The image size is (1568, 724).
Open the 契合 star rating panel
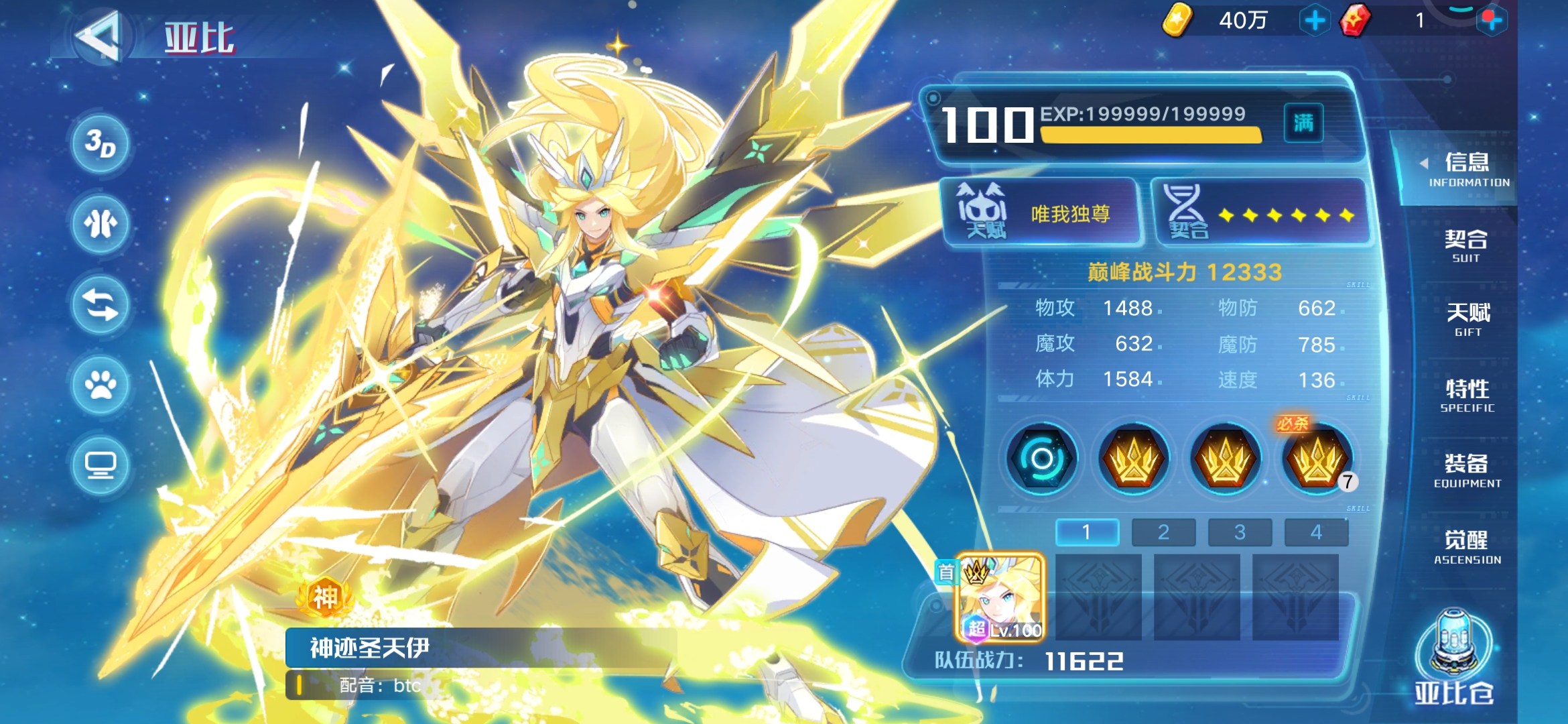(x=1260, y=213)
